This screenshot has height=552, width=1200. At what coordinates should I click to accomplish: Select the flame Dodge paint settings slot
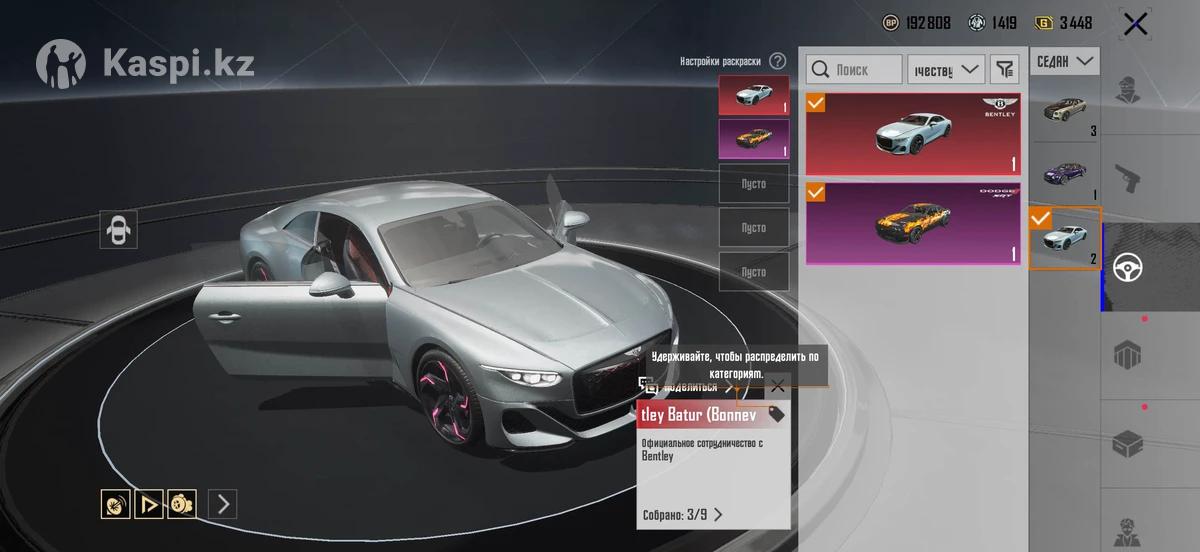tap(753, 139)
